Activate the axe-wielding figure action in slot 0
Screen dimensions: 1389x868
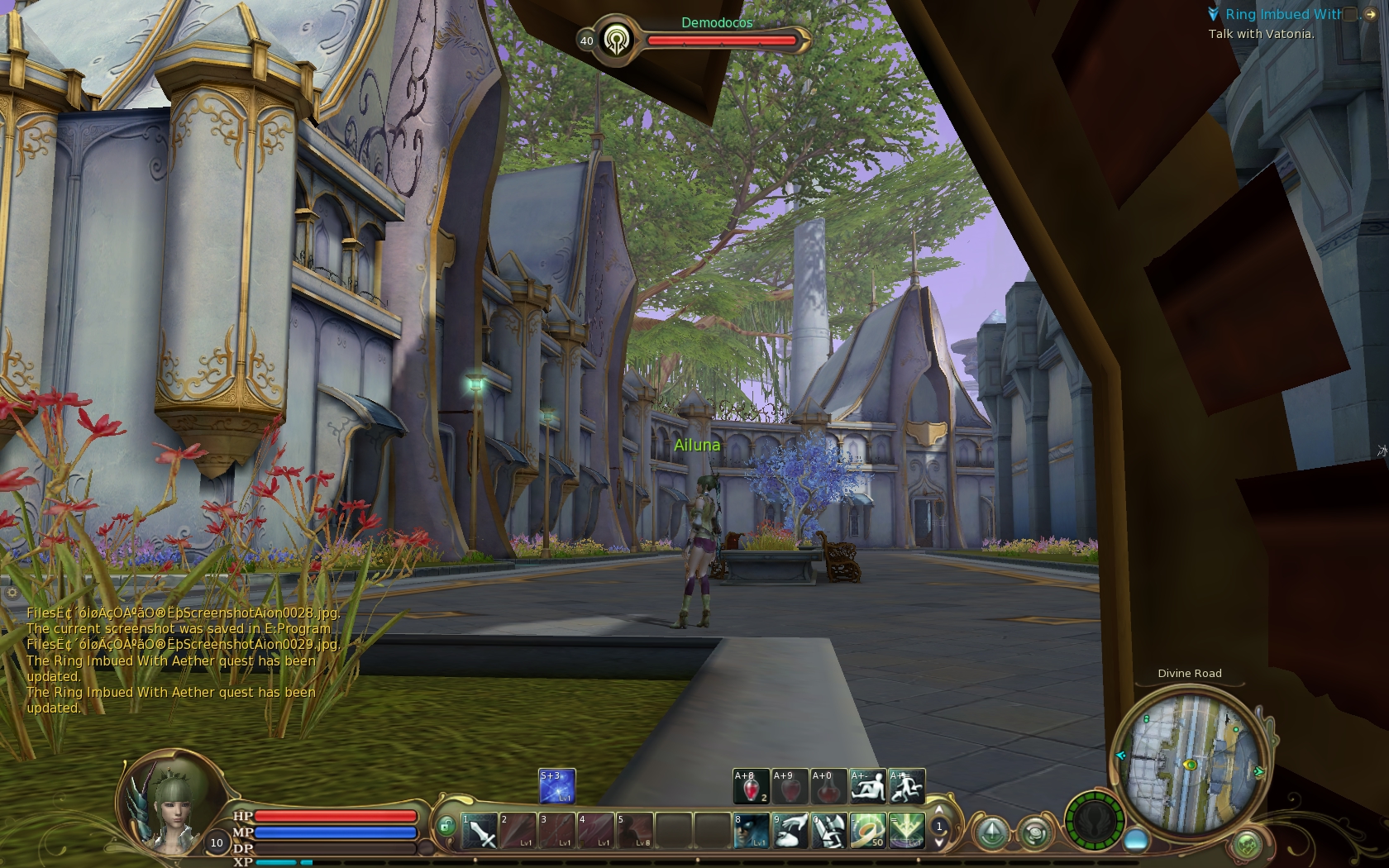pos(828,831)
